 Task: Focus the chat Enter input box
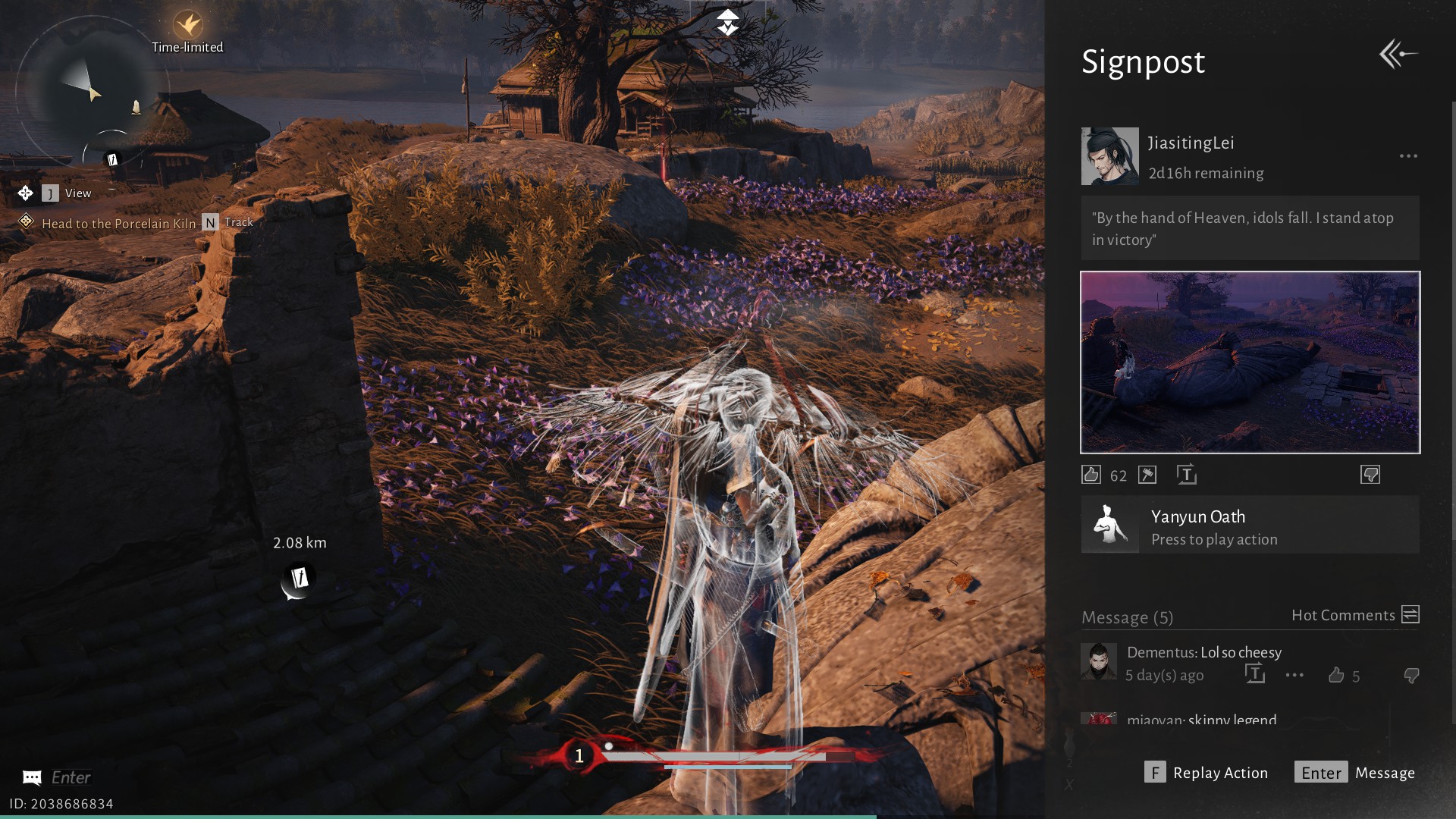coord(71,777)
